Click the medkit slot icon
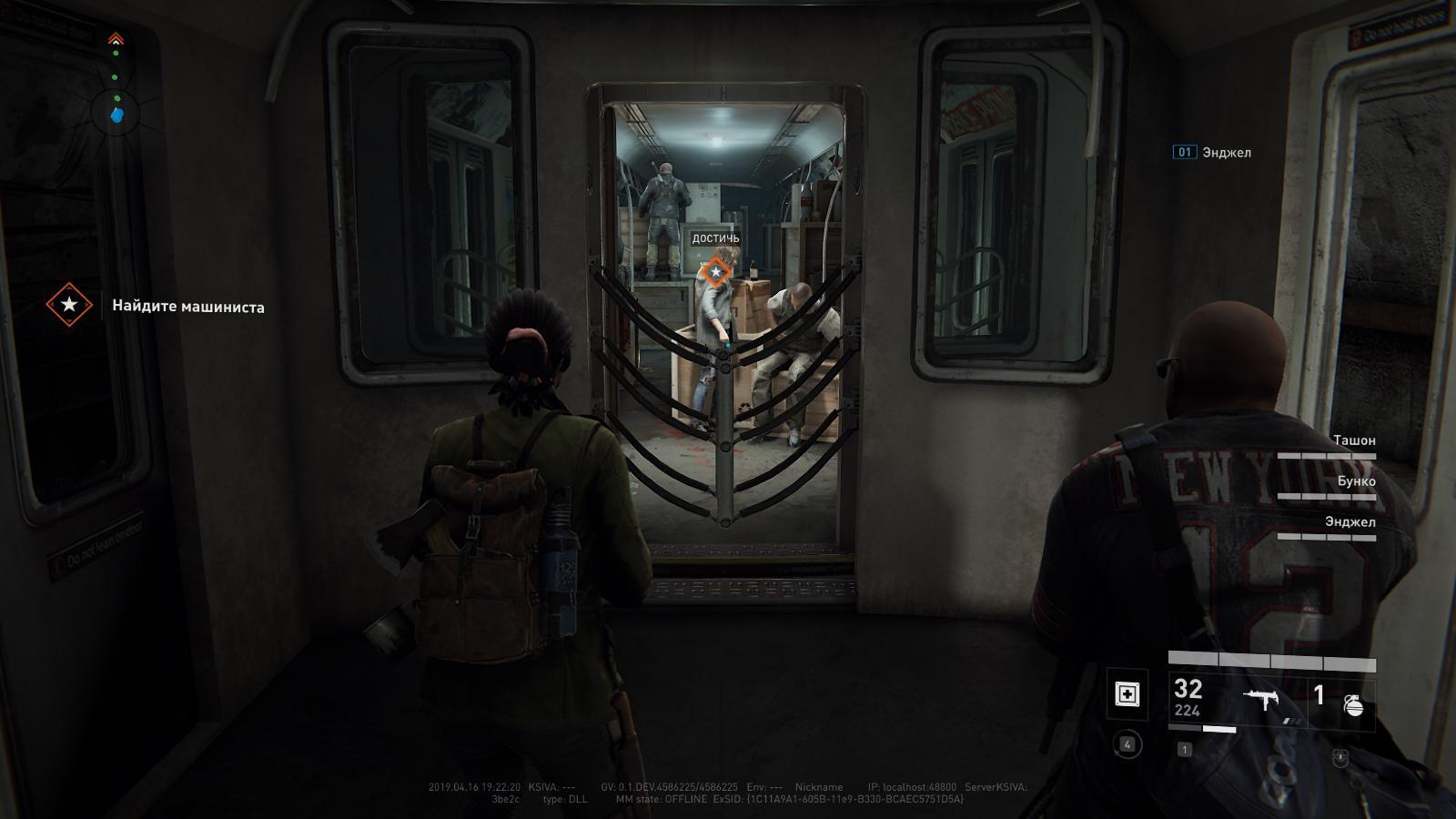 [1127, 694]
